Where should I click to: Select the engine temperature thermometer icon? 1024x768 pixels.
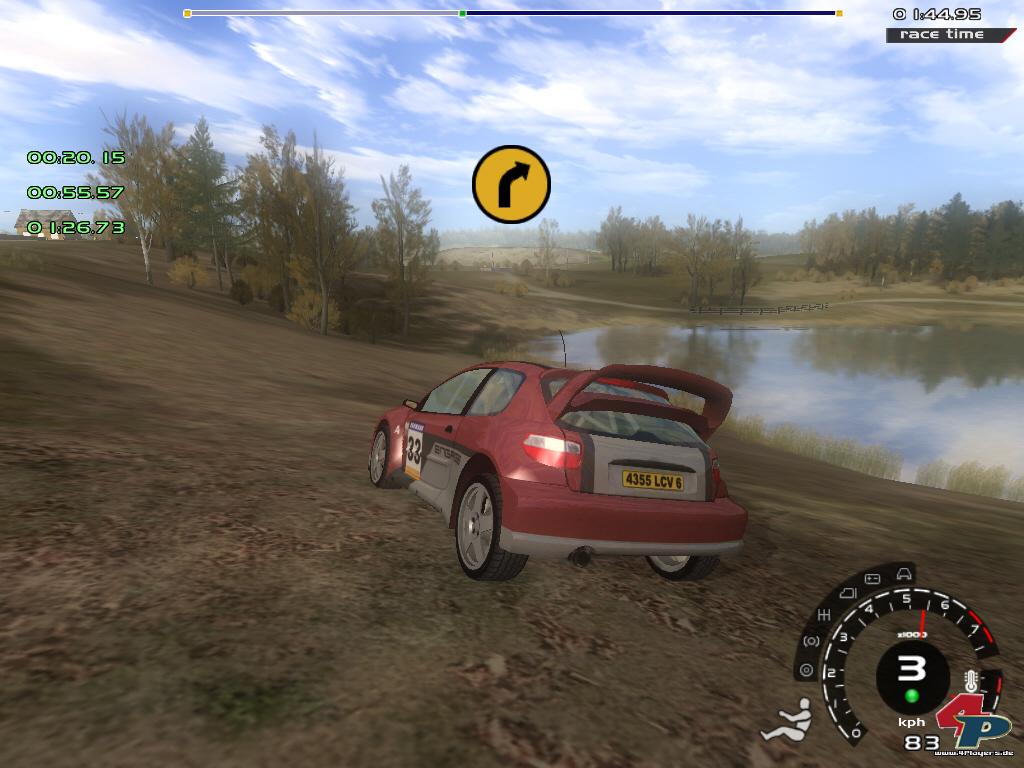[x=970, y=683]
